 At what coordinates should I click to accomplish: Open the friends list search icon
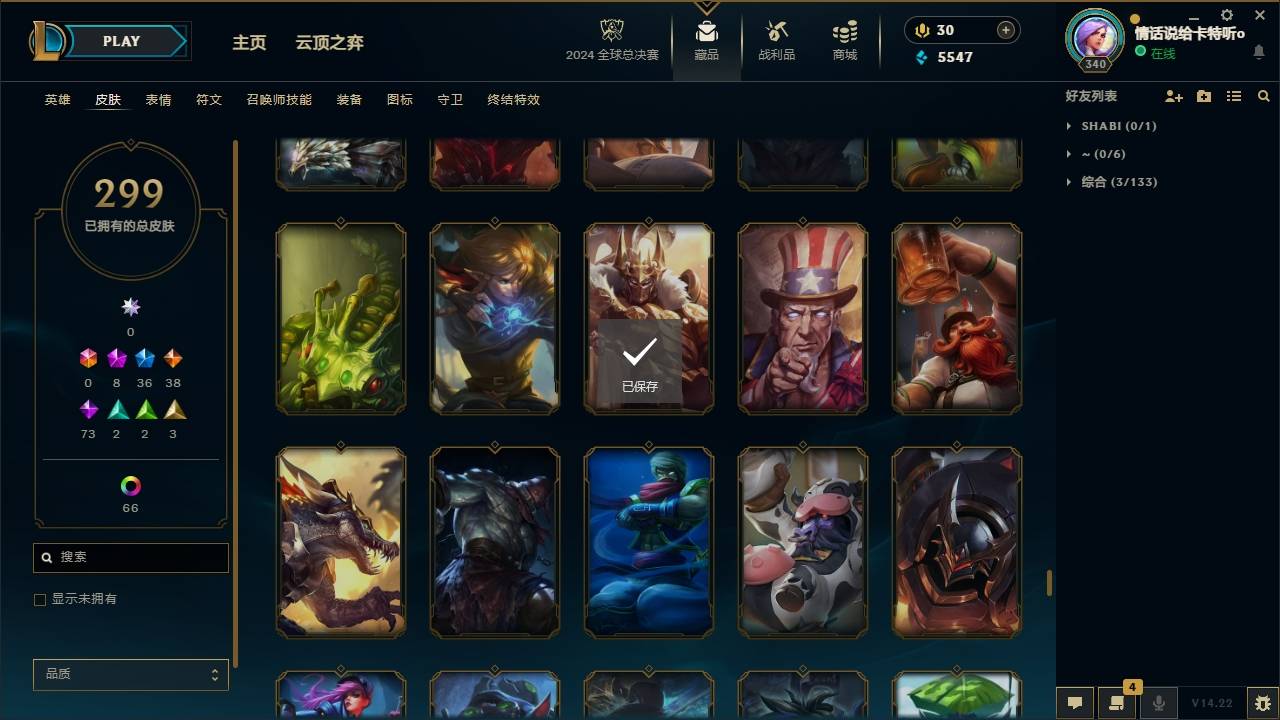[x=1263, y=96]
